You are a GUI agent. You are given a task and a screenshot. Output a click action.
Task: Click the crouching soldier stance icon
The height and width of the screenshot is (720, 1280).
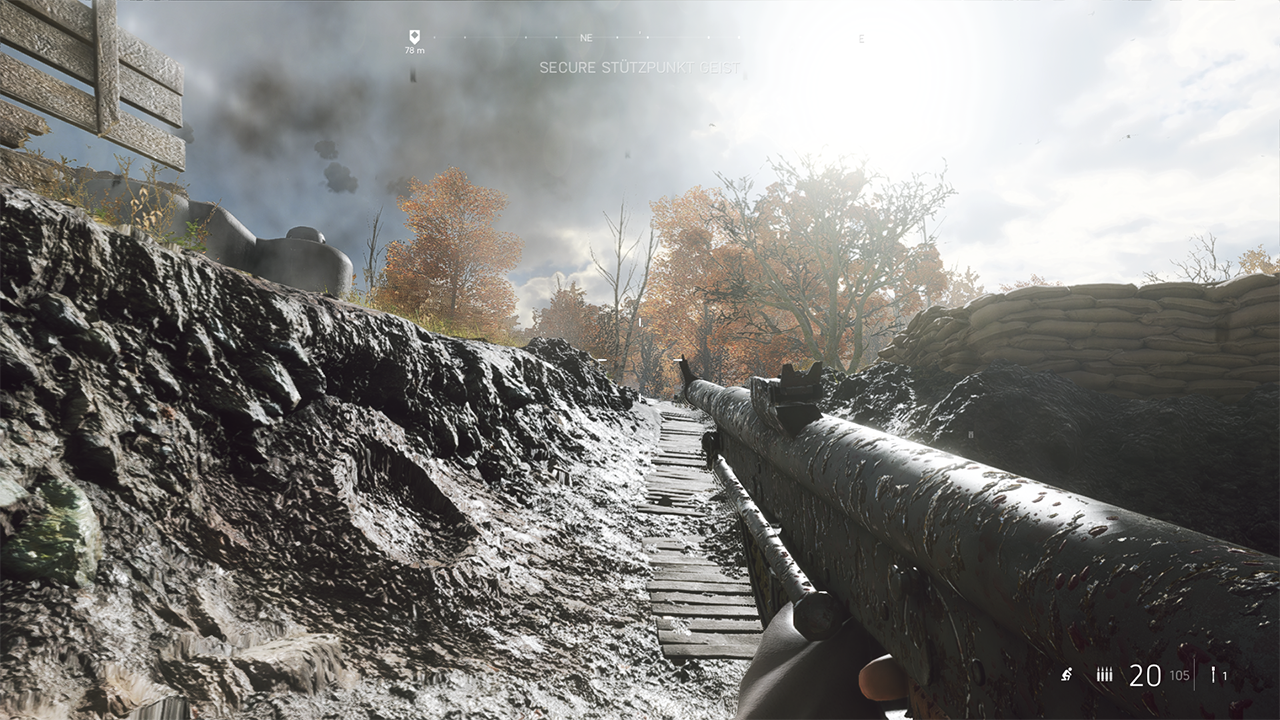1067,675
